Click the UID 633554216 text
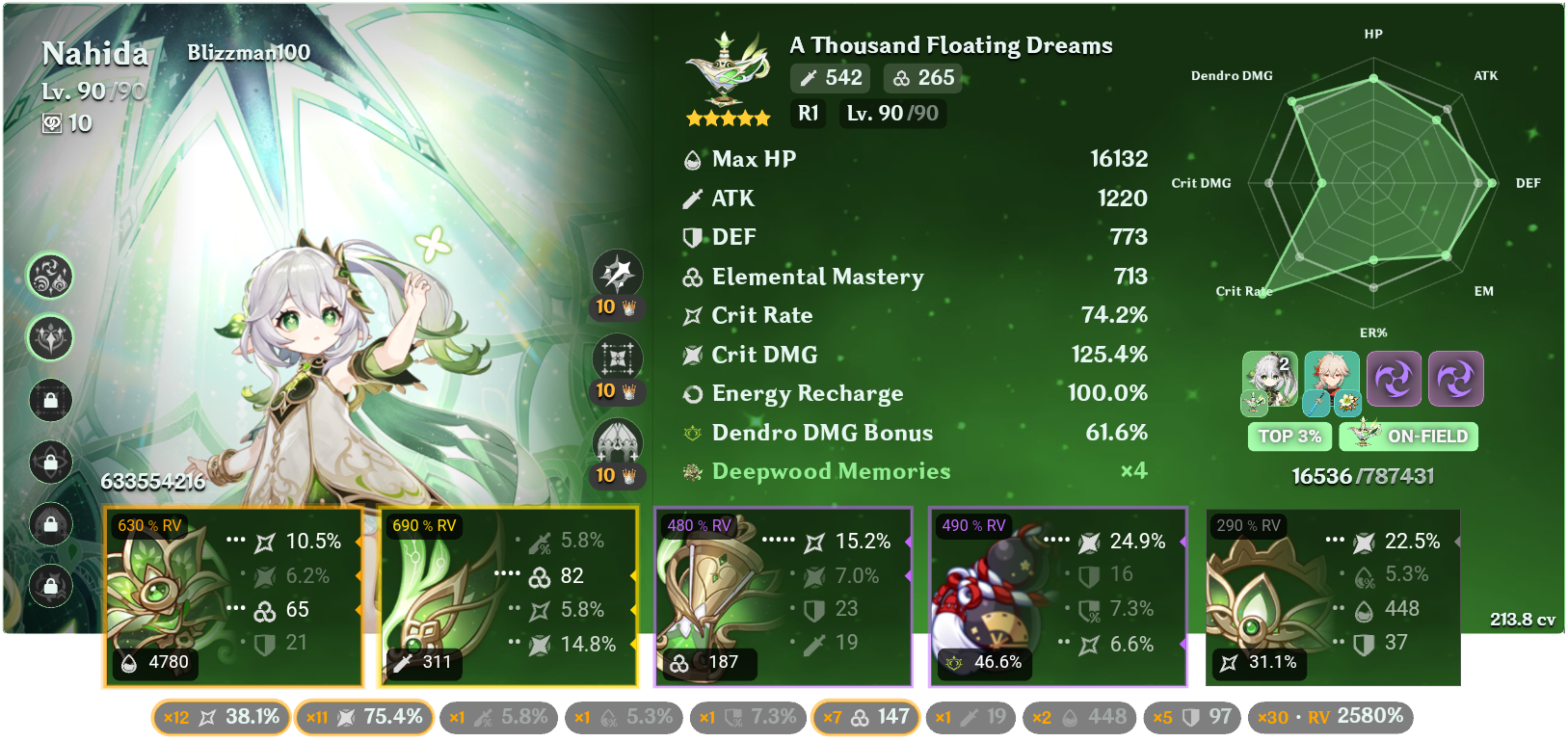This screenshot has width=1568, height=742. (x=154, y=479)
